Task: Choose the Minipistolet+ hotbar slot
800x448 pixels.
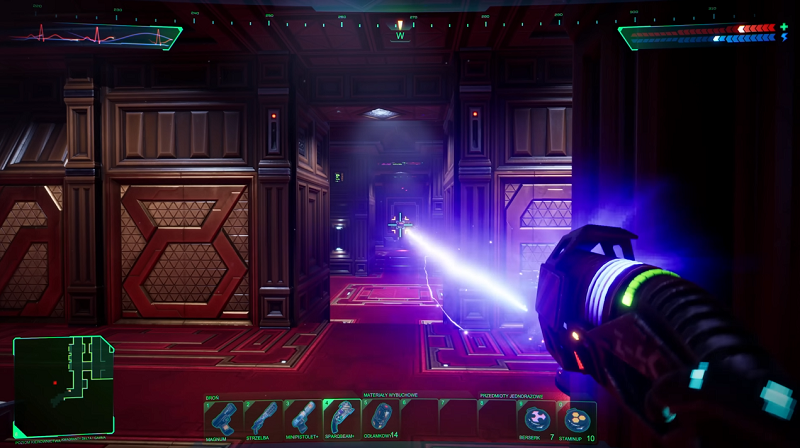Action: tap(302, 418)
